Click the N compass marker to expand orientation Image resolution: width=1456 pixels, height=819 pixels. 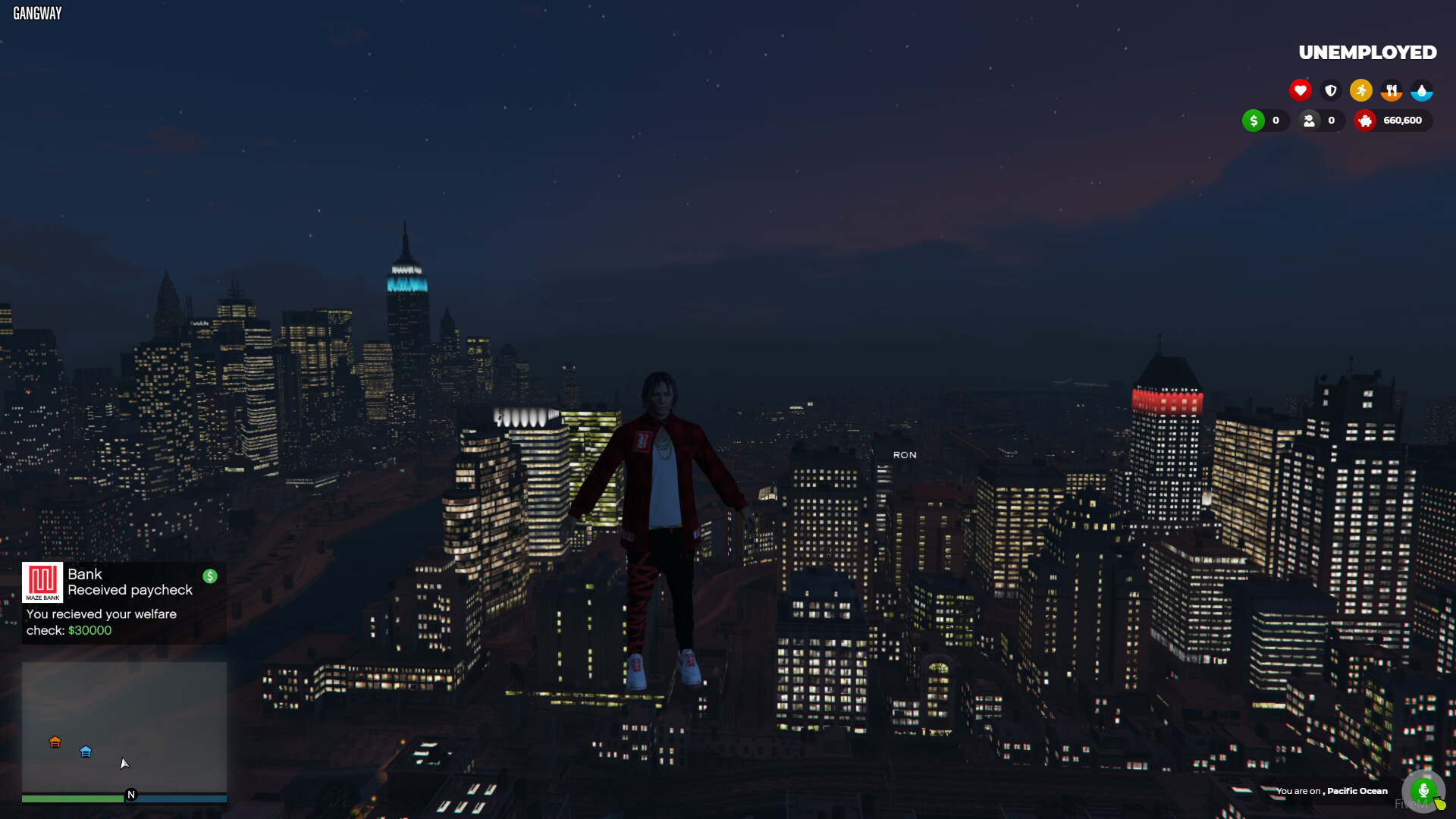pos(130,795)
